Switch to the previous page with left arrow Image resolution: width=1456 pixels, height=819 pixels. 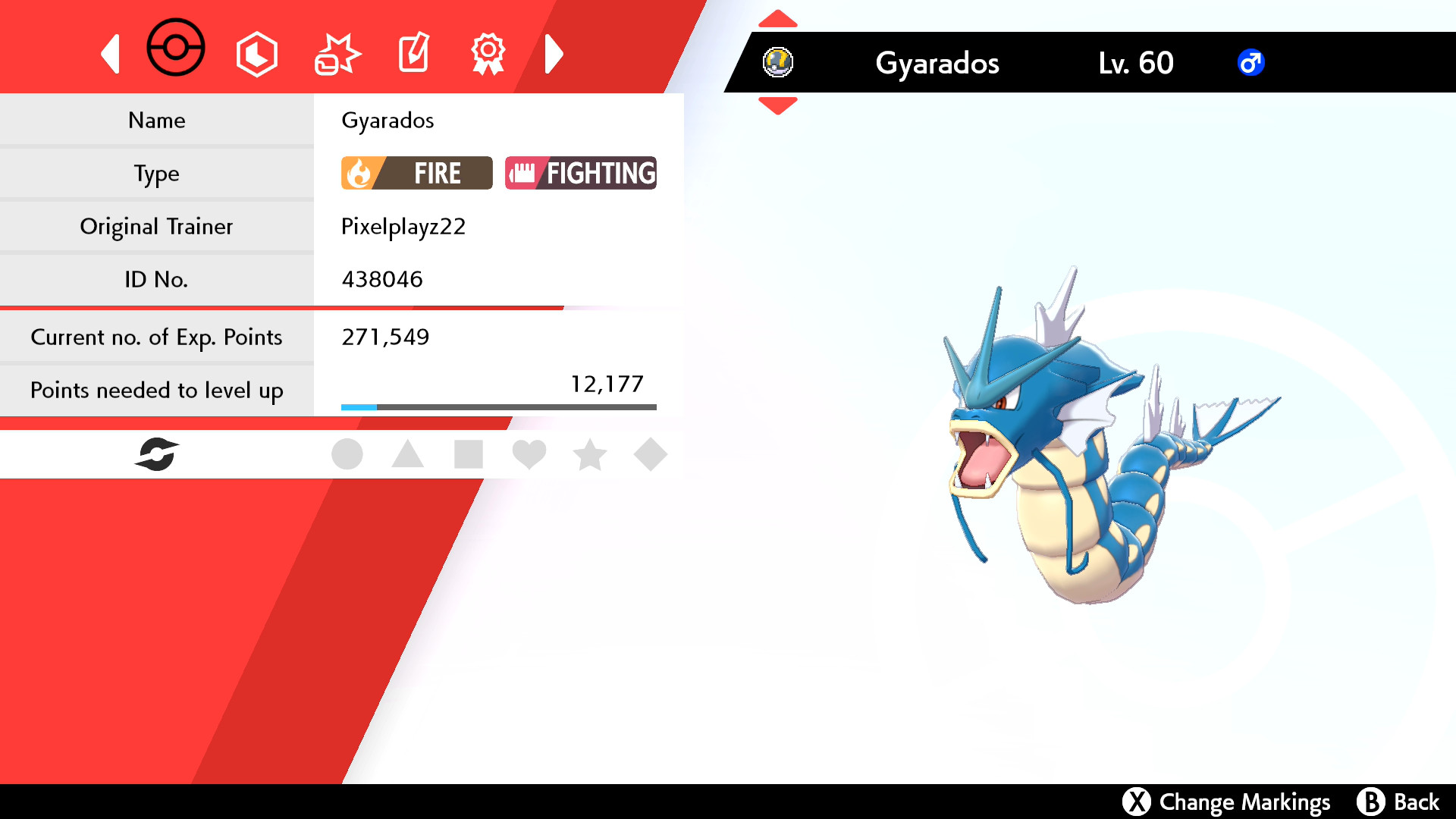click(111, 53)
